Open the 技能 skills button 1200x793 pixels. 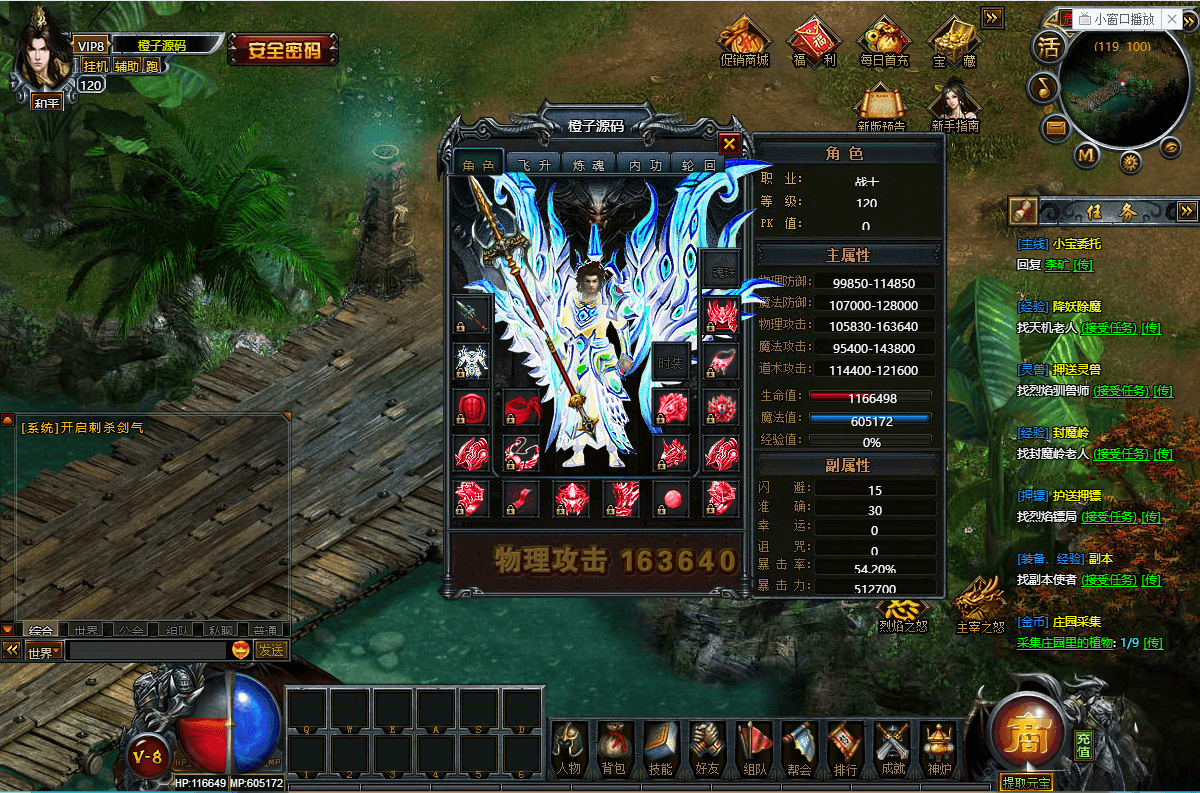click(660, 748)
